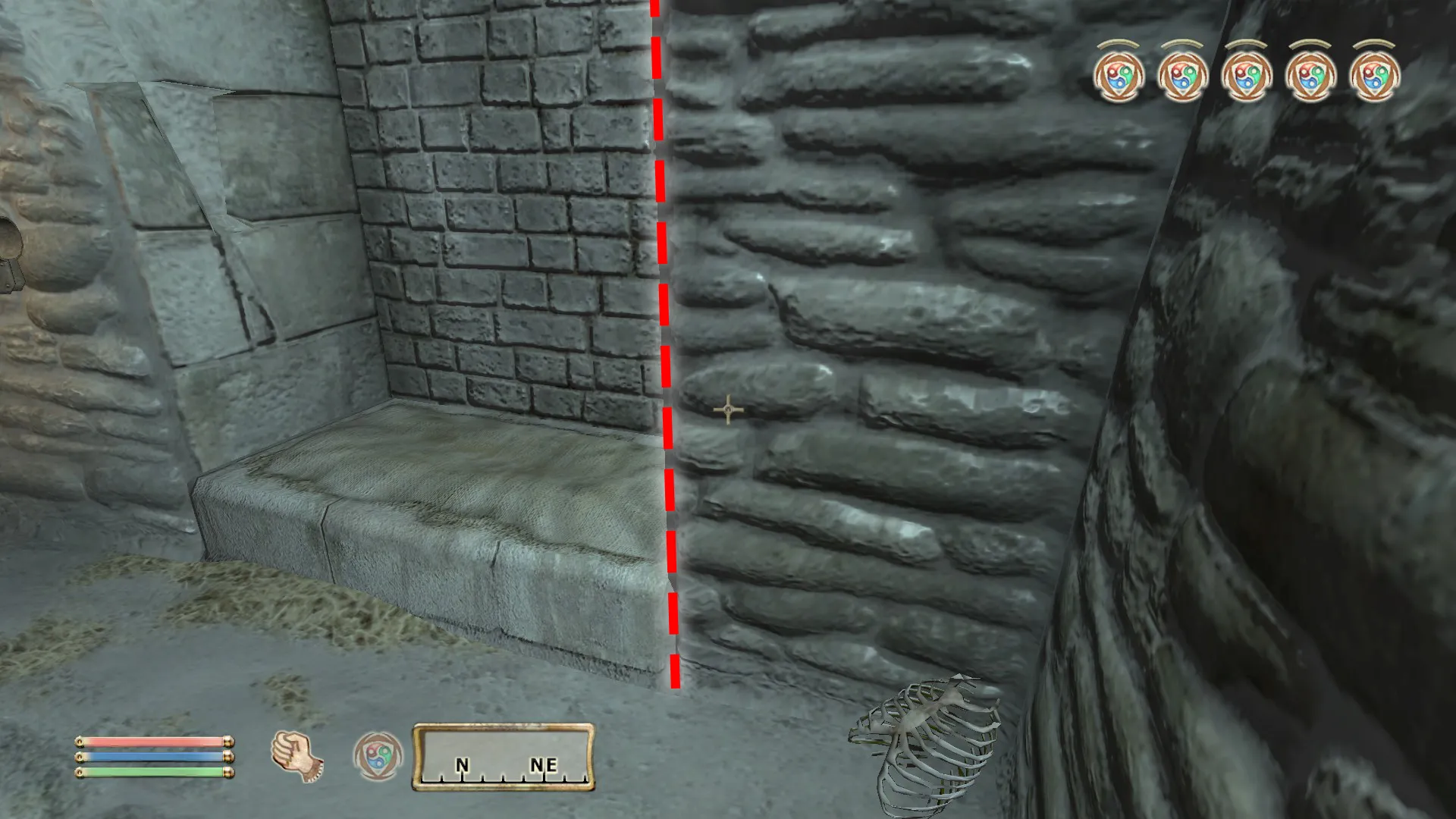
Task: Select the active spell icon beside the compass
Action: 378,756
